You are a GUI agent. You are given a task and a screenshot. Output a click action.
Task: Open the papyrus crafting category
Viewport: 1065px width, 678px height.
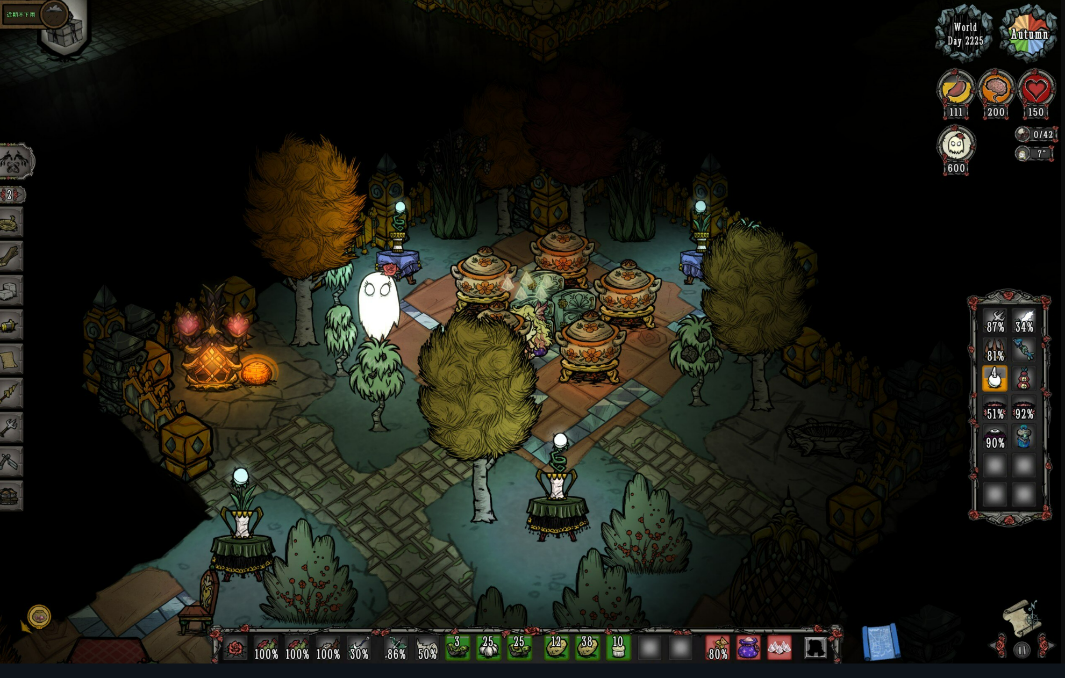point(10,358)
